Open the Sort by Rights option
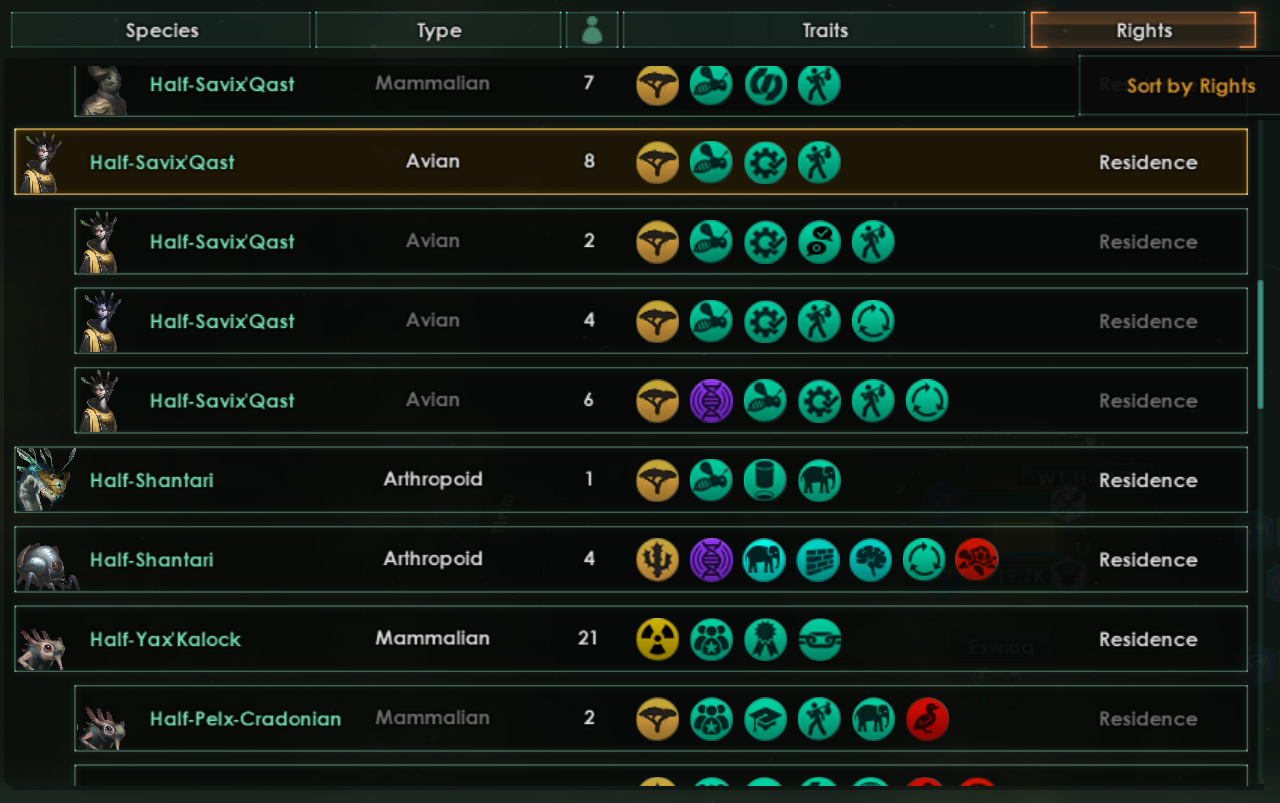The width and height of the screenshot is (1280, 803). point(1190,87)
